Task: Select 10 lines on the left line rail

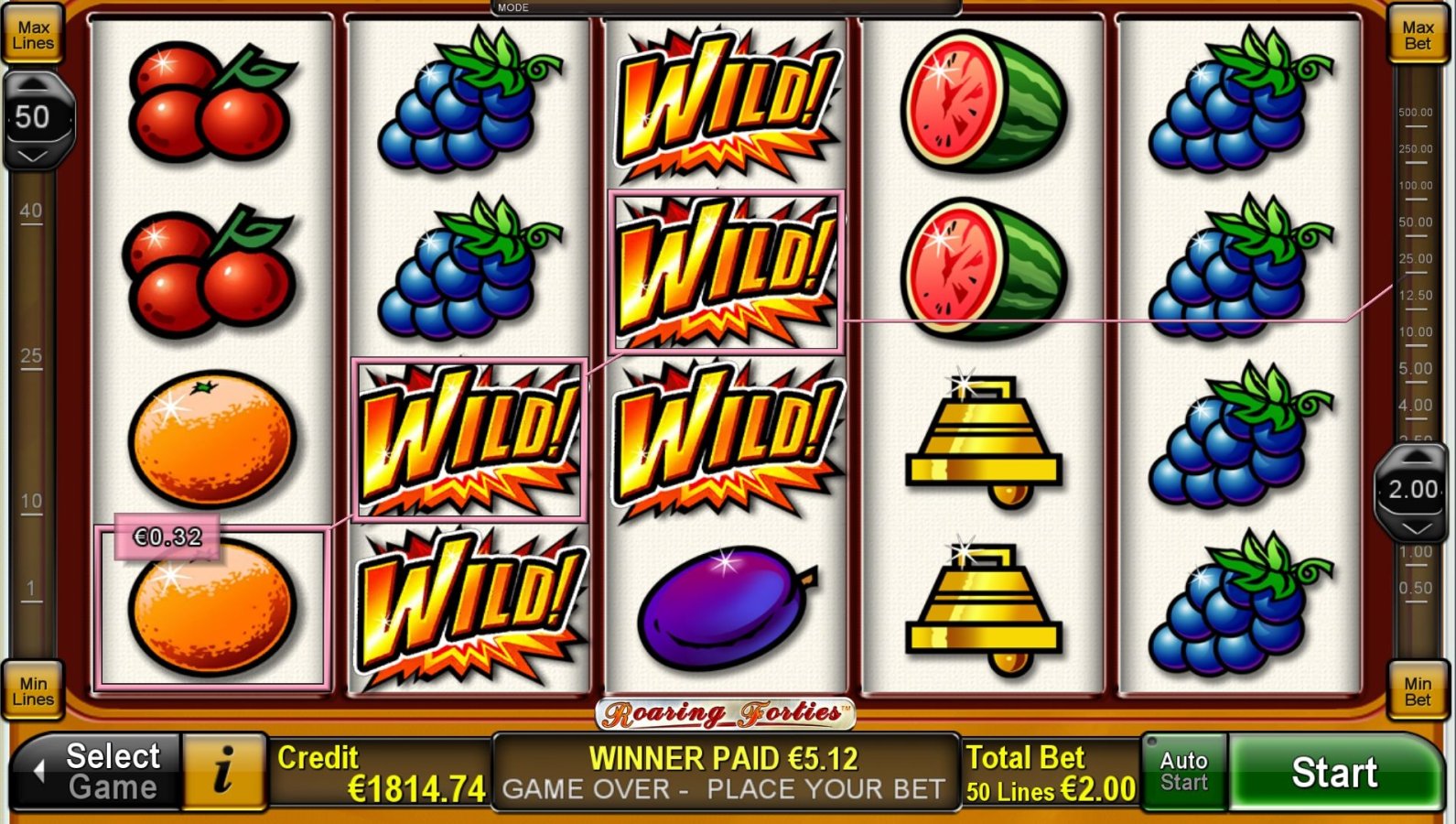Action: tap(31, 502)
